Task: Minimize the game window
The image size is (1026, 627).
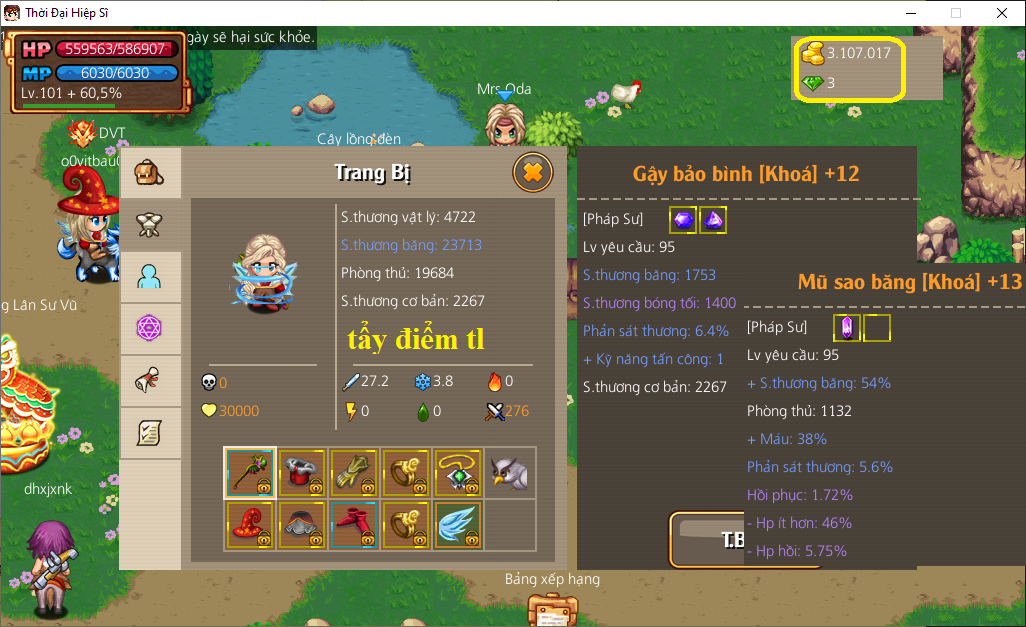Action: pos(910,13)
